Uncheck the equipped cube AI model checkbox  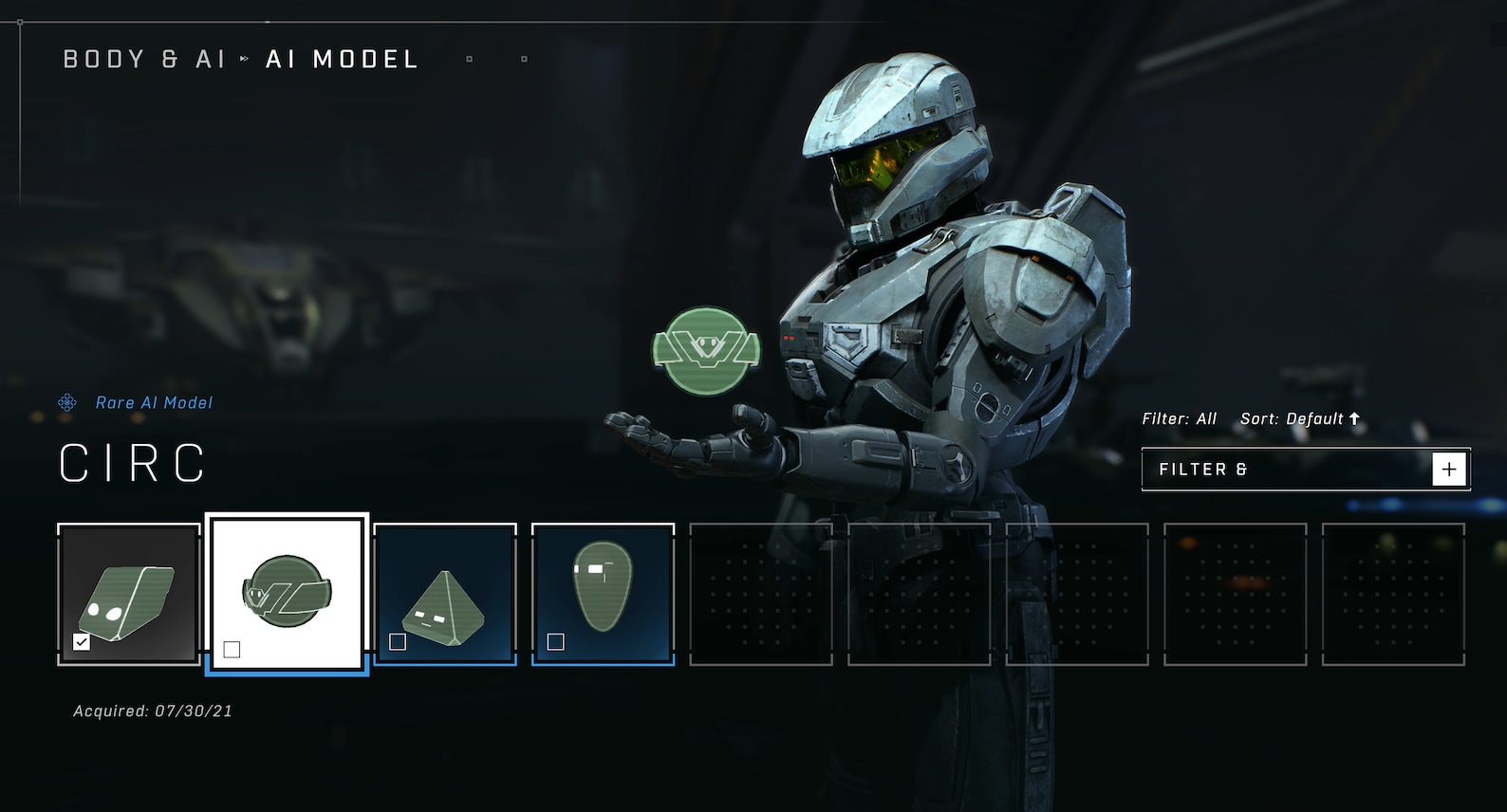point(80,641)
